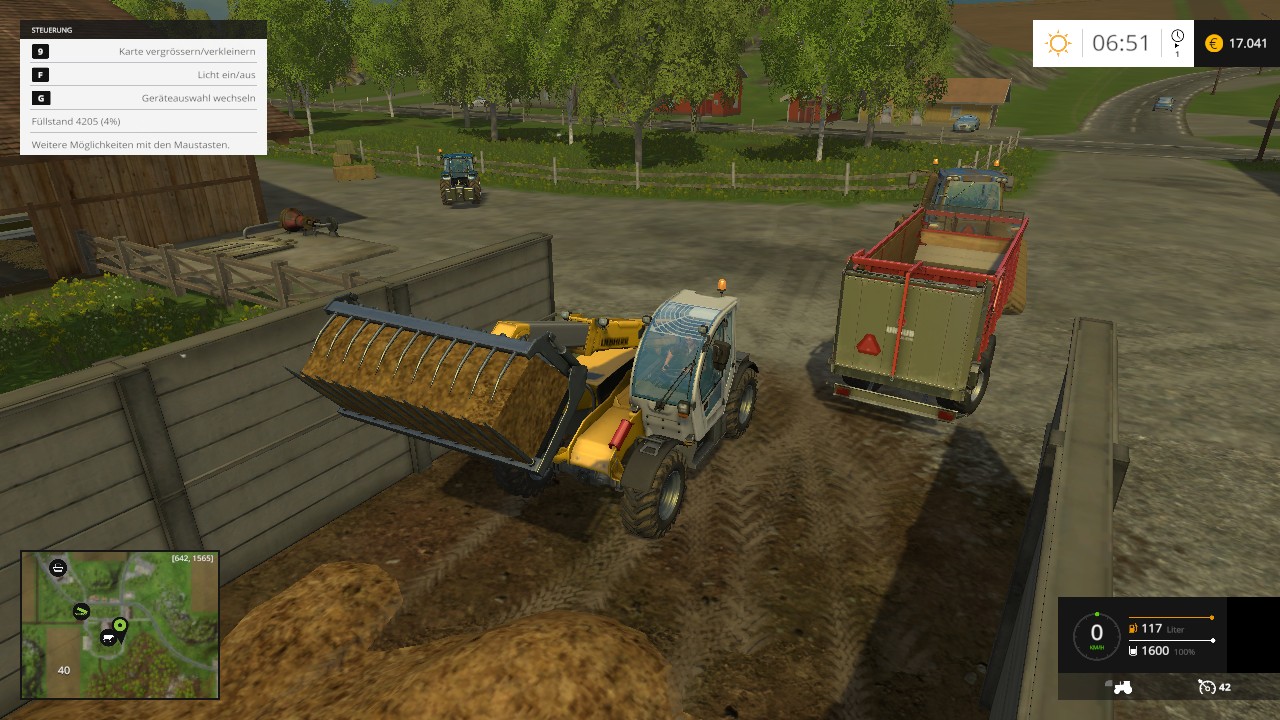
Task: Open the minimap in the corner
Action: 120,624
